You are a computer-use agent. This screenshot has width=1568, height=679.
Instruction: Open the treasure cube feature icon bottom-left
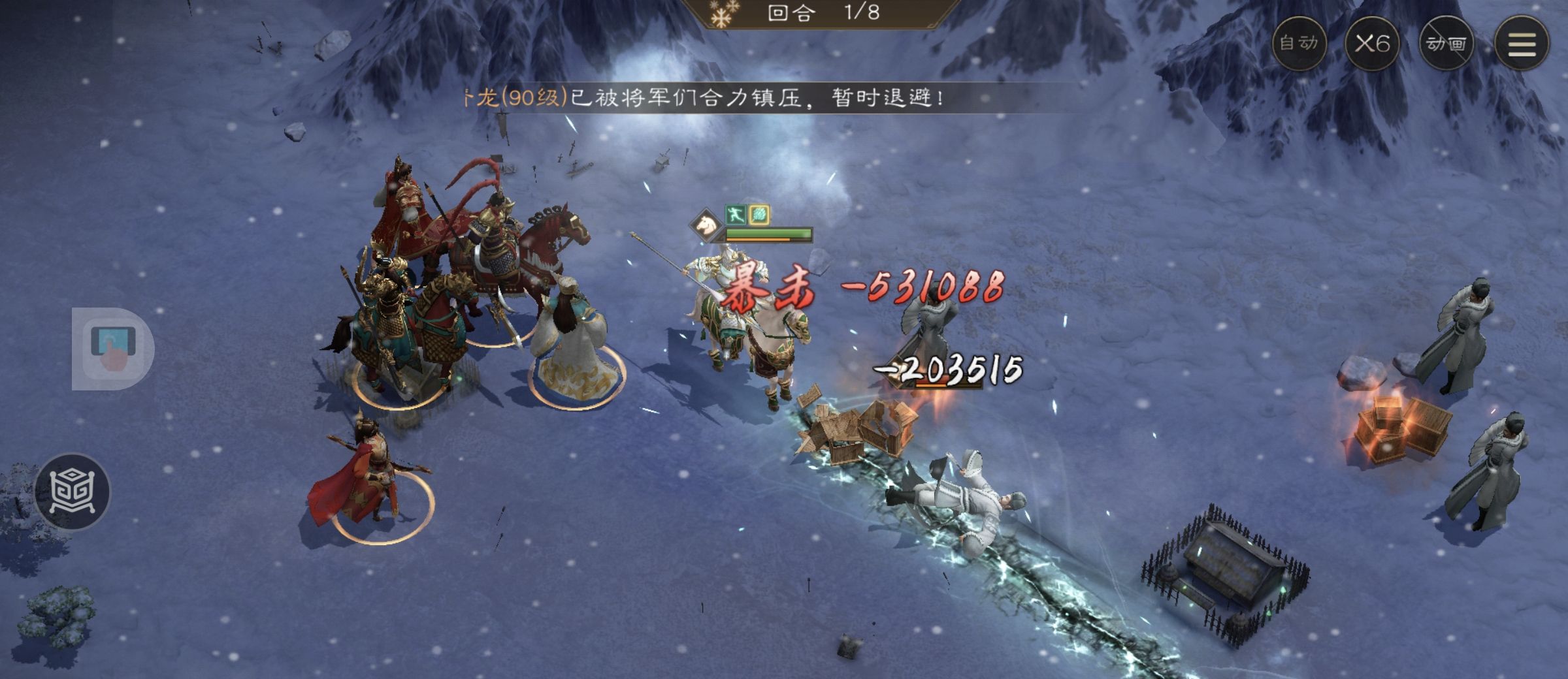click(74, 492)
